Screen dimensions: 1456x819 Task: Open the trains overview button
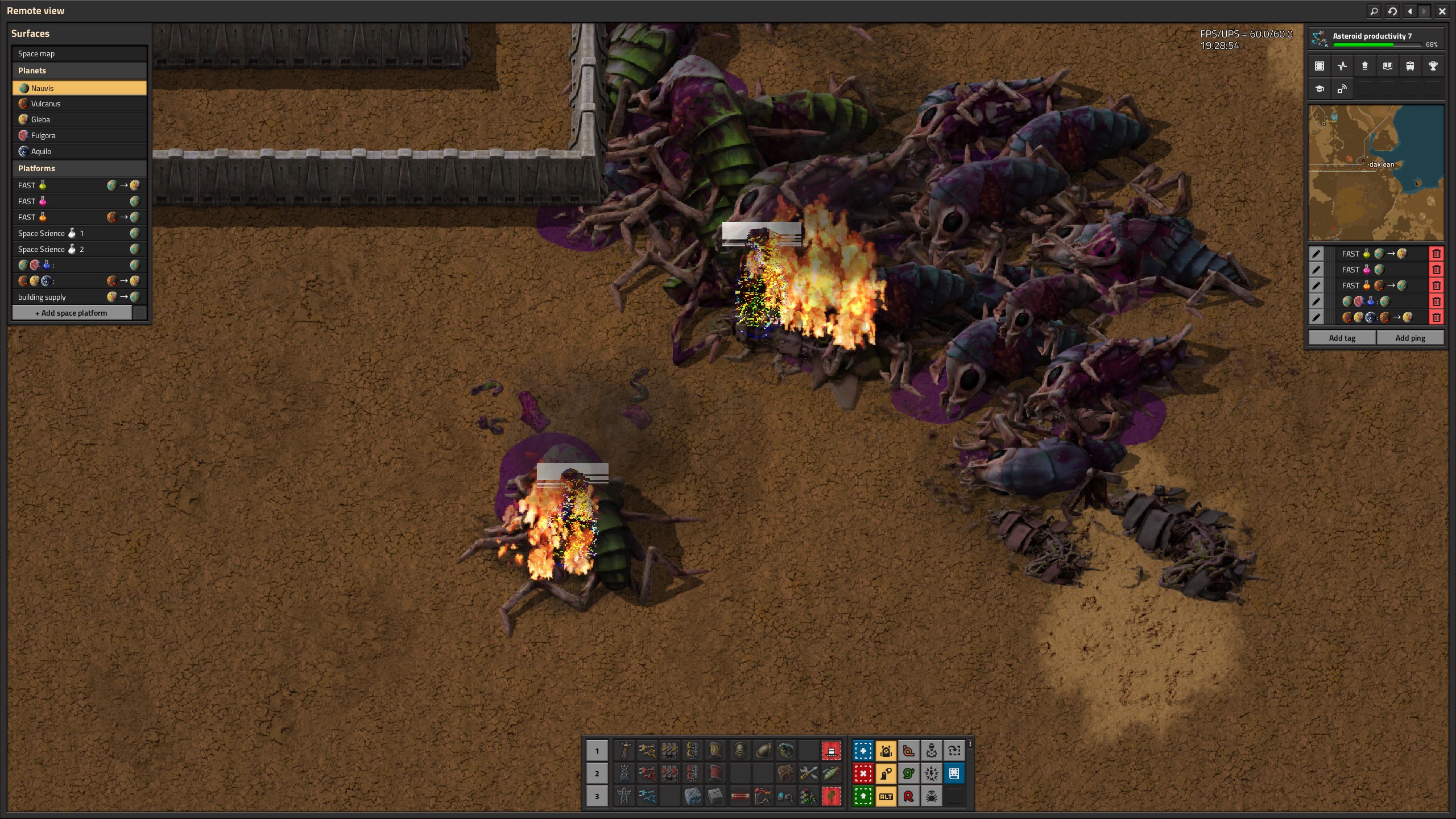click(1410, 66)
